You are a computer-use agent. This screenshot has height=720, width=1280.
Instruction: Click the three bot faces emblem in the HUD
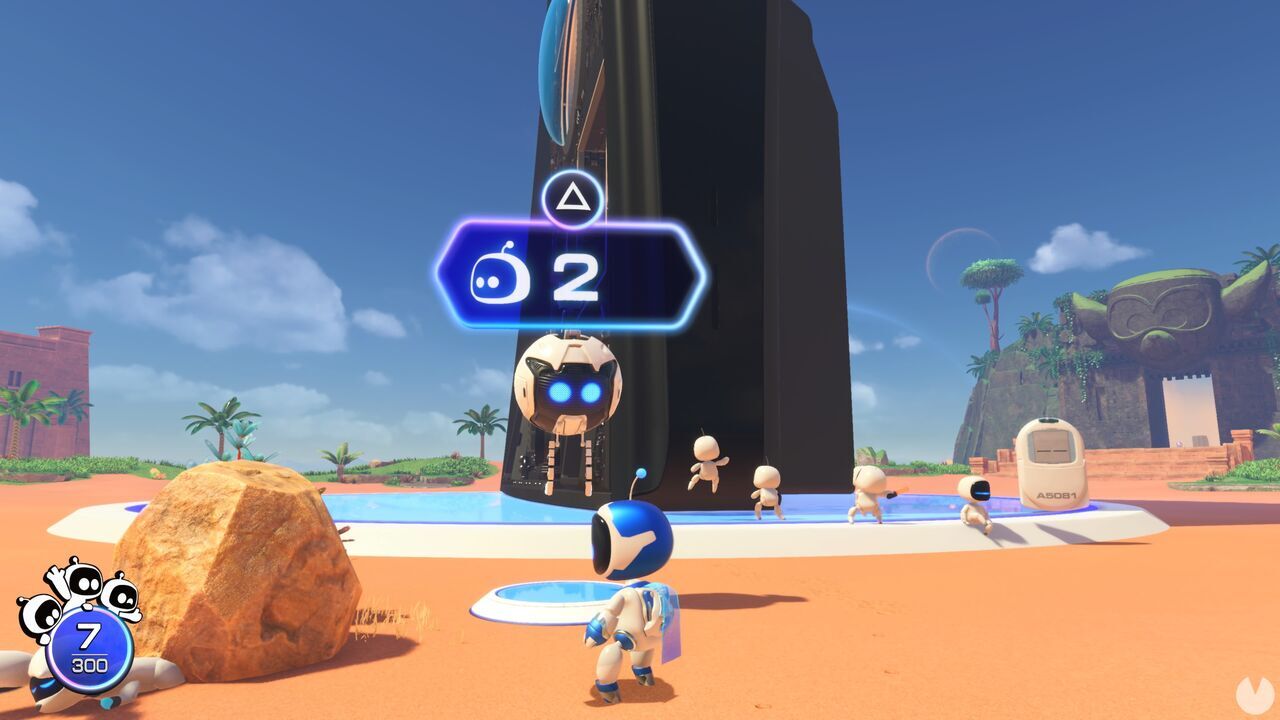(x=80, y=590)
